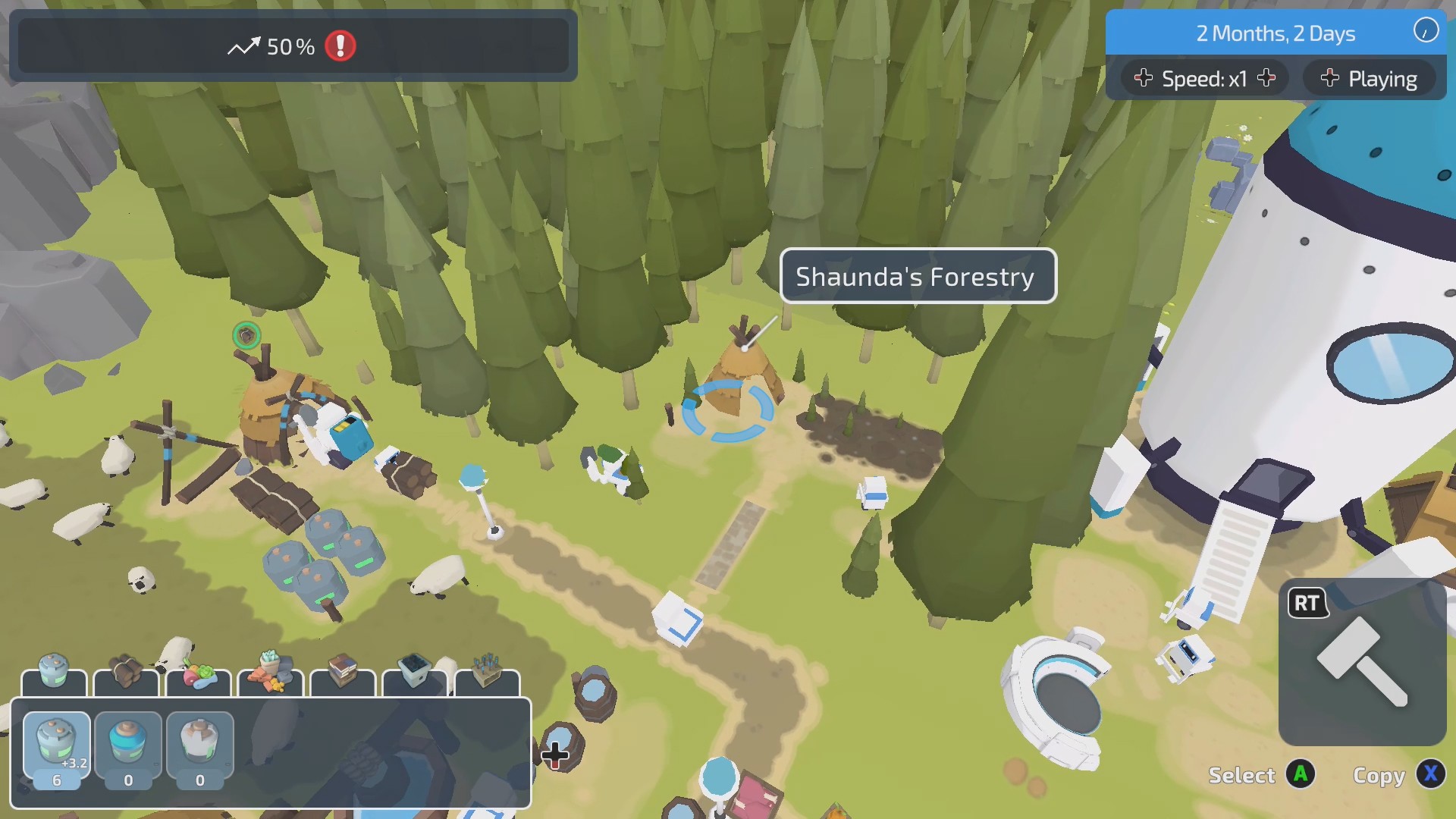Click the 50% progress bar with warning

pyautogui.click(x=292, y=47)
